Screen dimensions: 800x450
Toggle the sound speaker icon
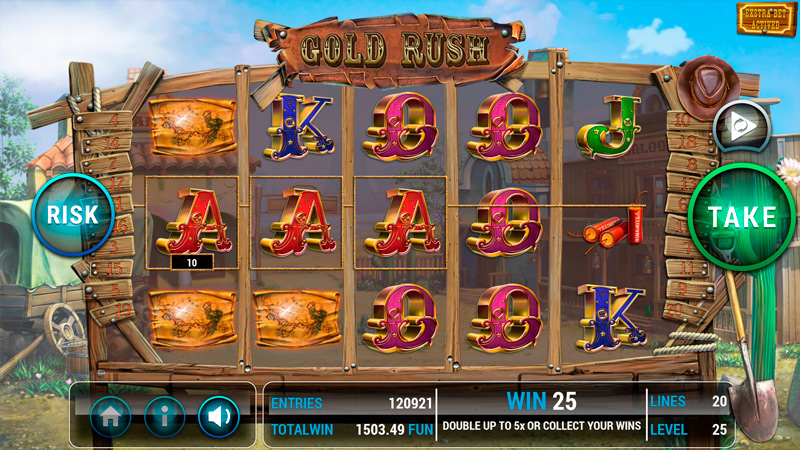coord(218,416)
